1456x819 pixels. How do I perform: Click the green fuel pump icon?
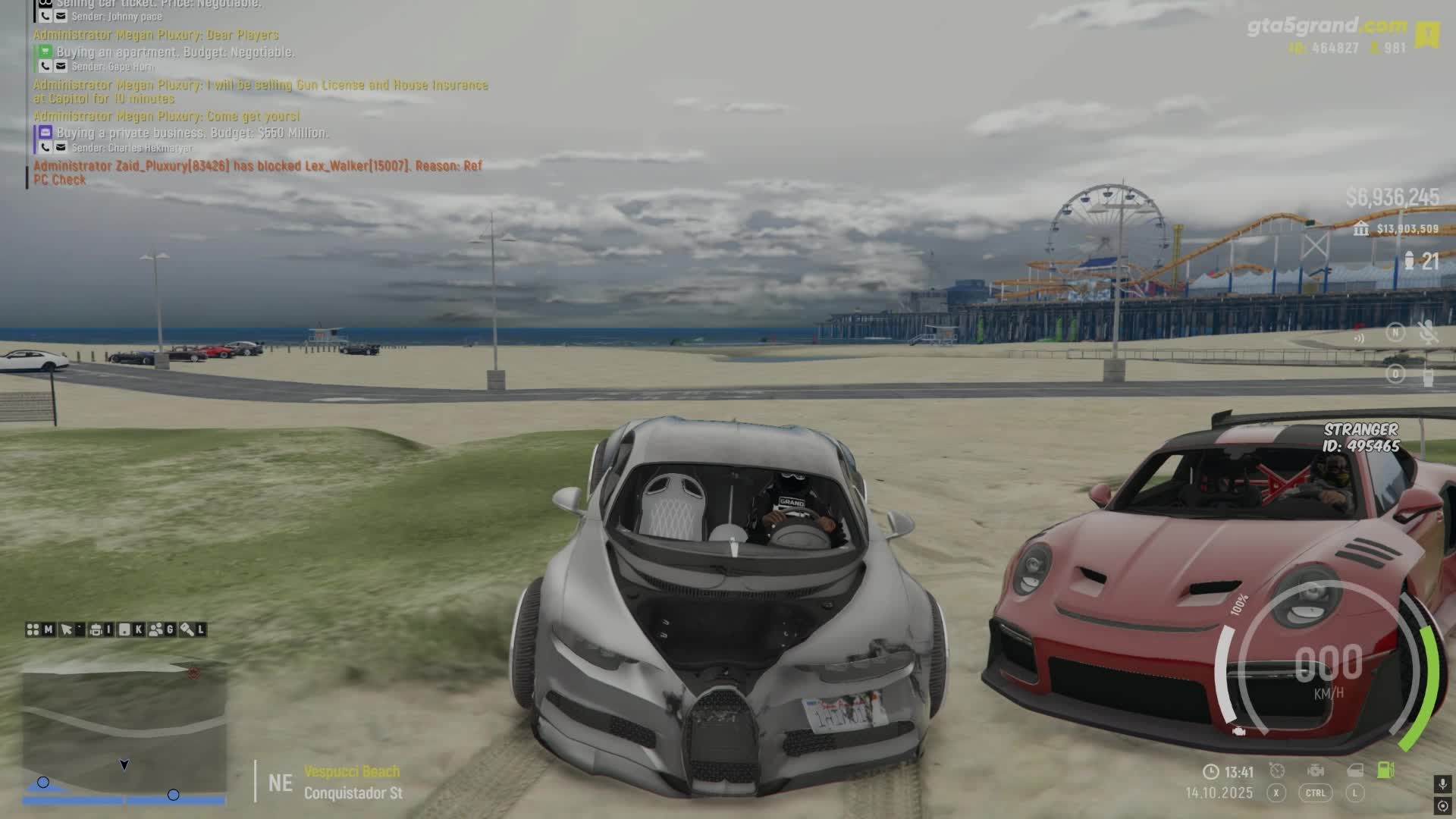(x=1385, y=770)
